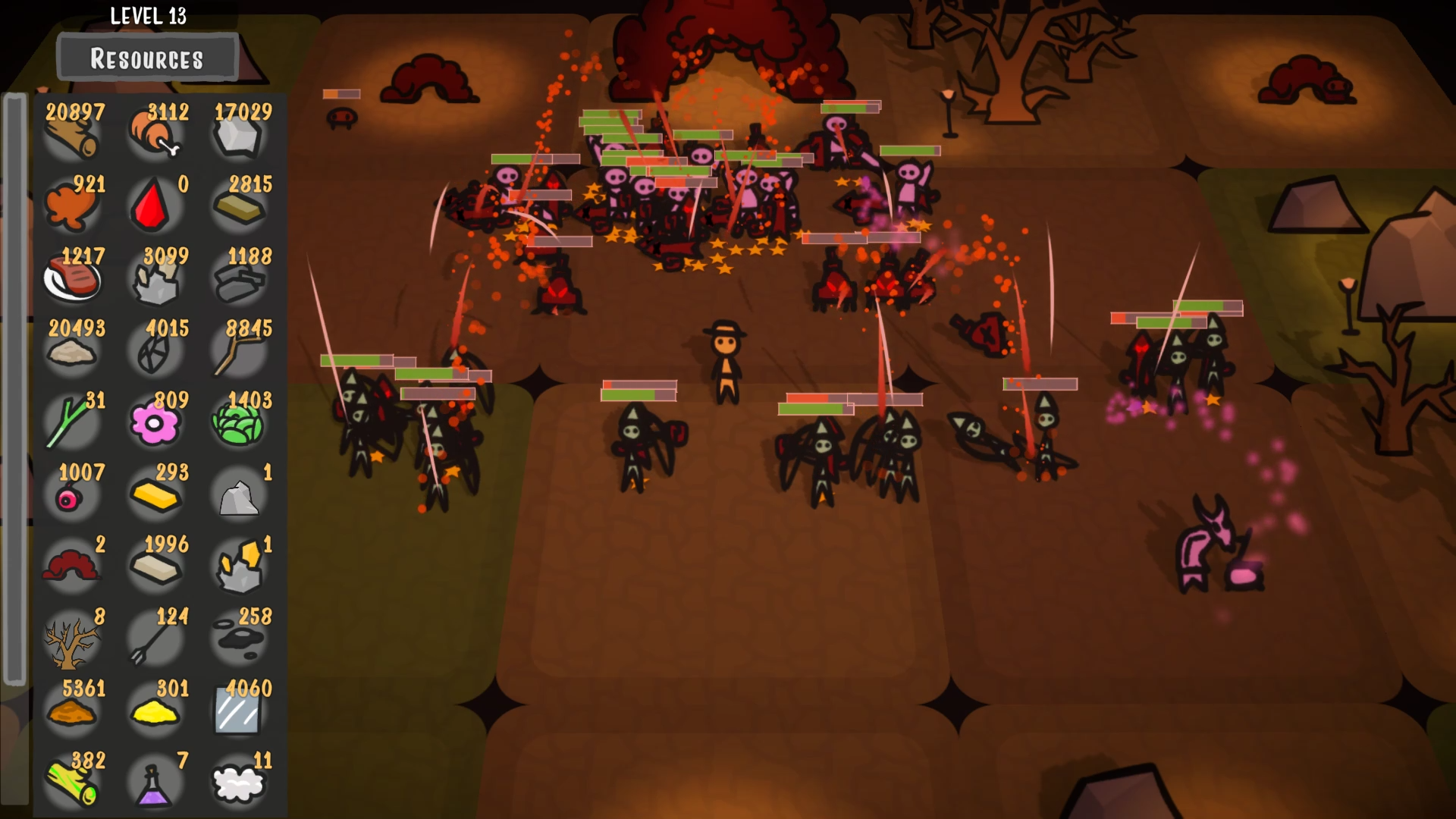Screen dimensions: 1456x819
Task: Select the gold bar icon showing 293
Action: point(155,497)
